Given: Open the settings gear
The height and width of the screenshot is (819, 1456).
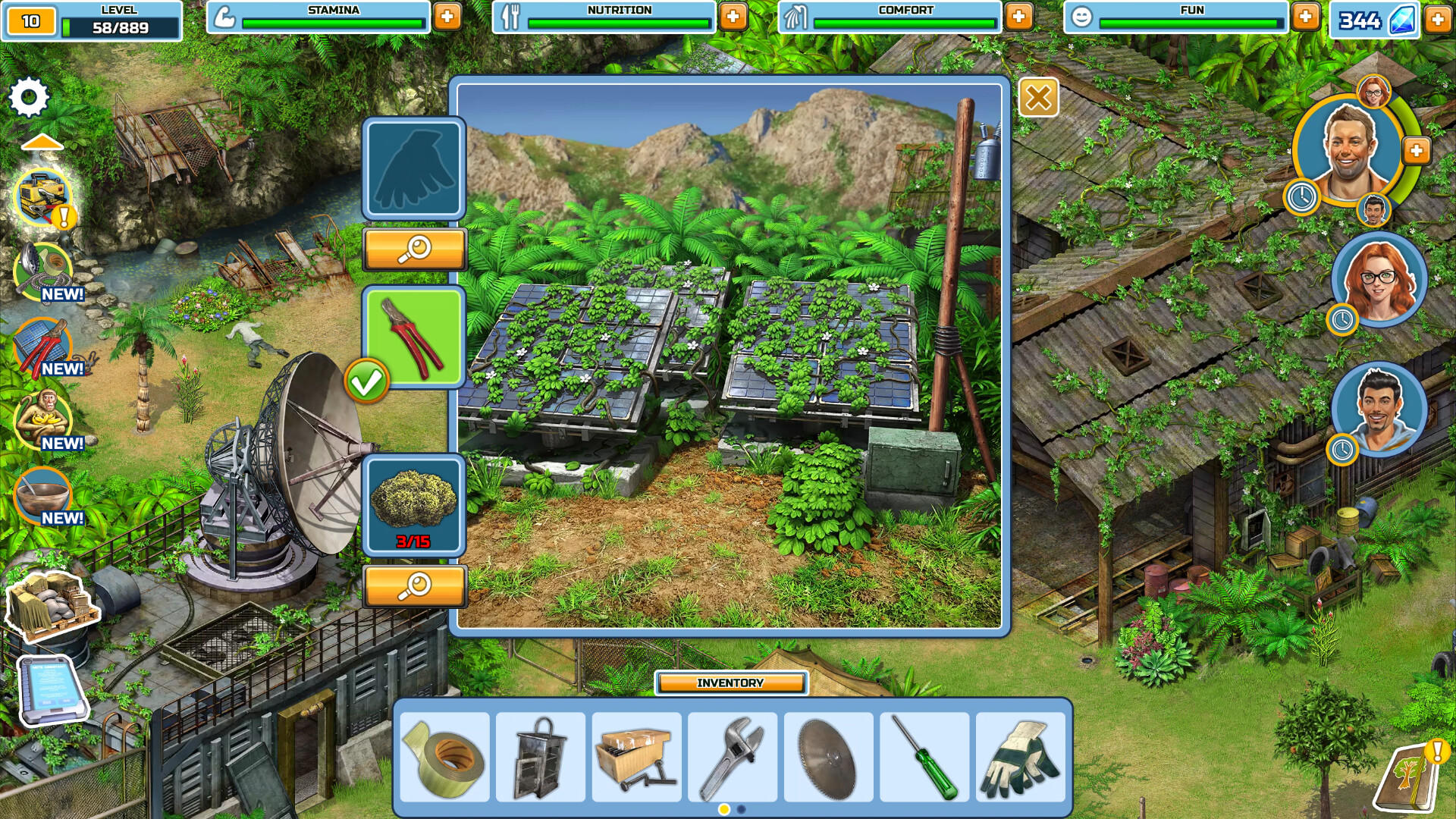Looking at the screenshot, I should 27,96.
